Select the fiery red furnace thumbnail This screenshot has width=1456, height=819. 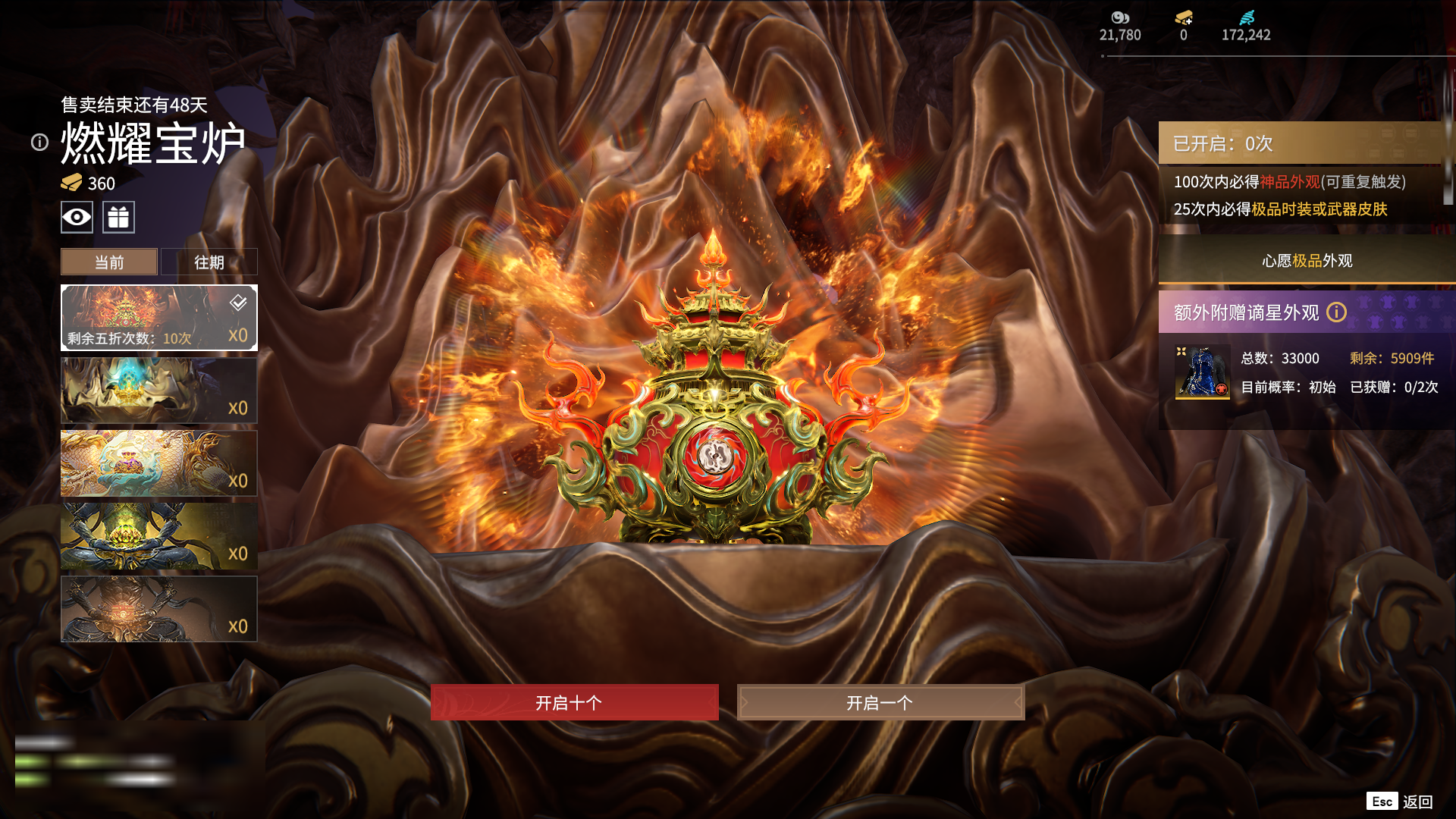point(158,317)
